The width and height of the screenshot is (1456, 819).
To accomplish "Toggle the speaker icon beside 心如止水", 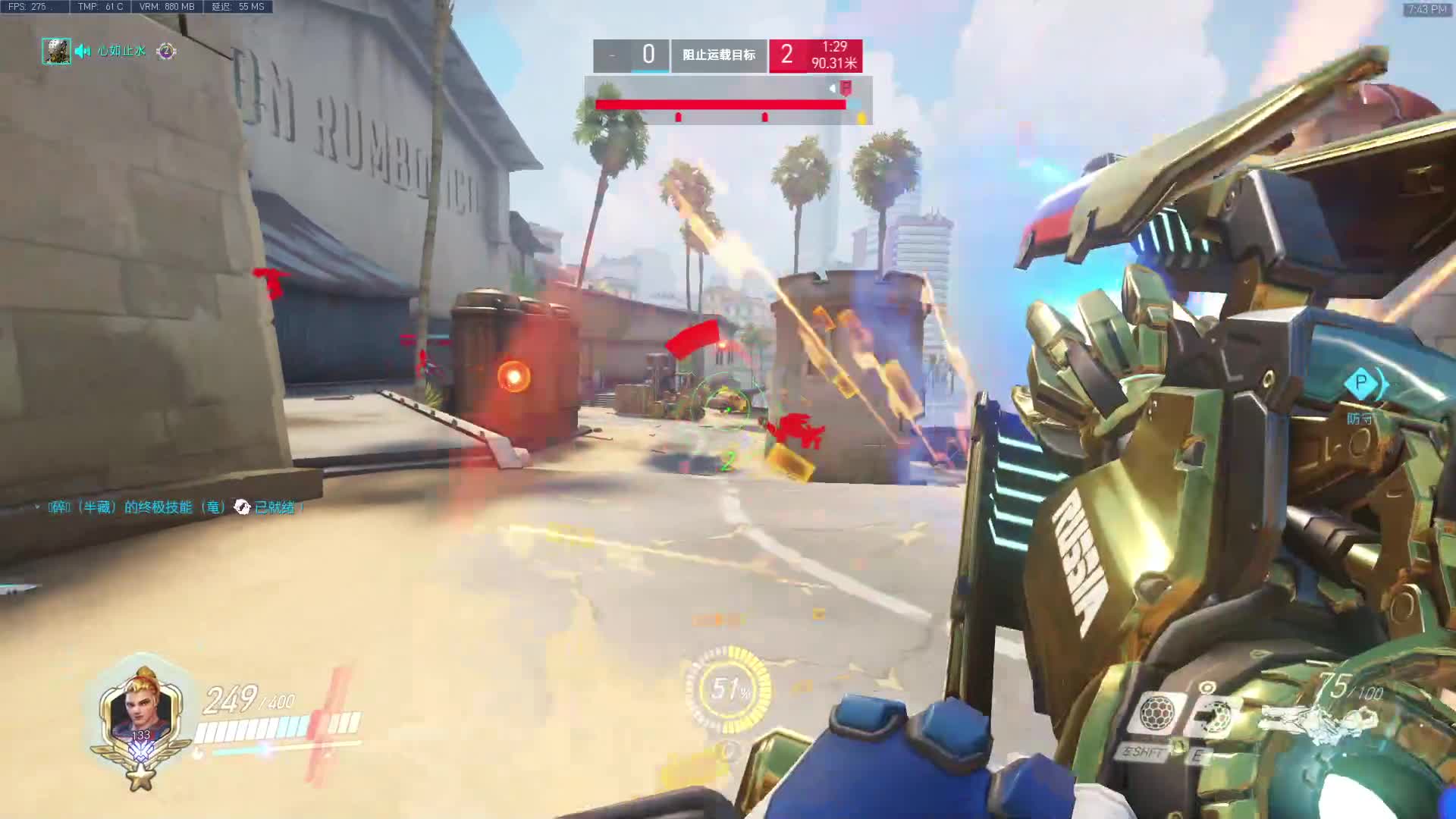I will tap(83, 51).
